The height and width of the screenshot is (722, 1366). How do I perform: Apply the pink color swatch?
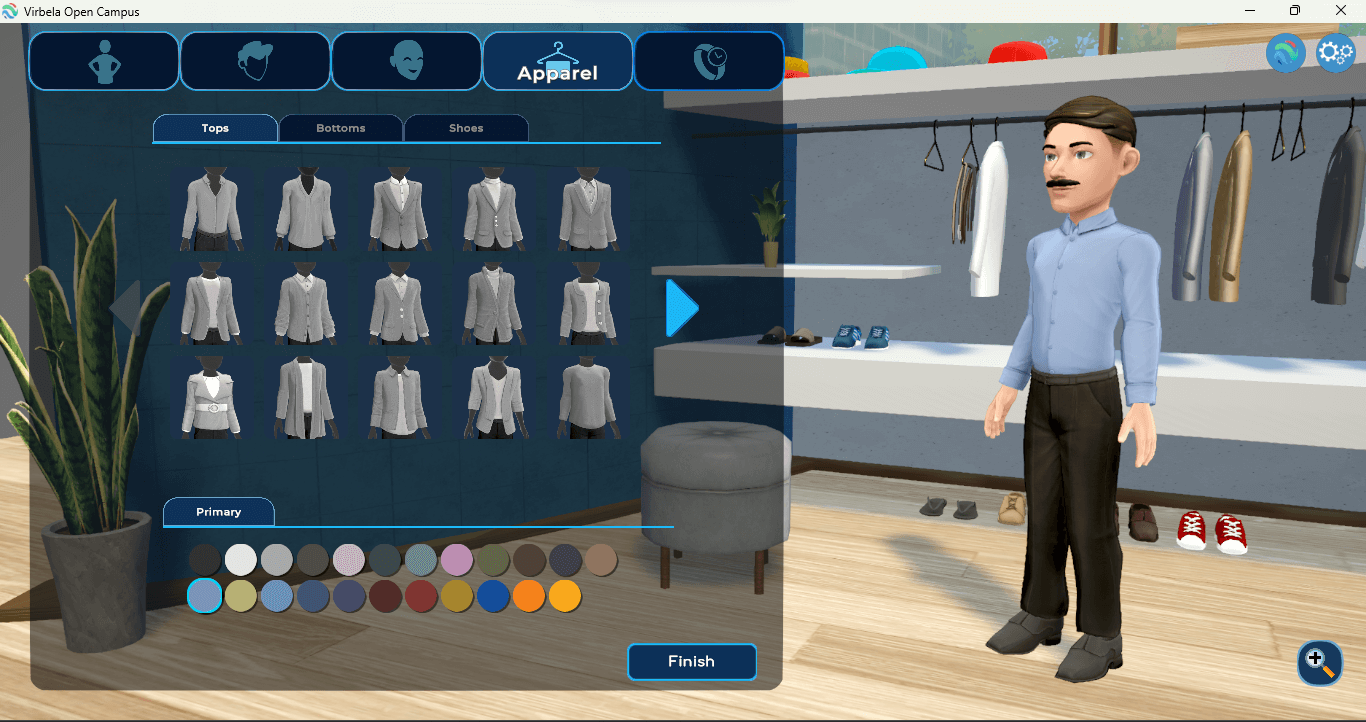point(457,560)
